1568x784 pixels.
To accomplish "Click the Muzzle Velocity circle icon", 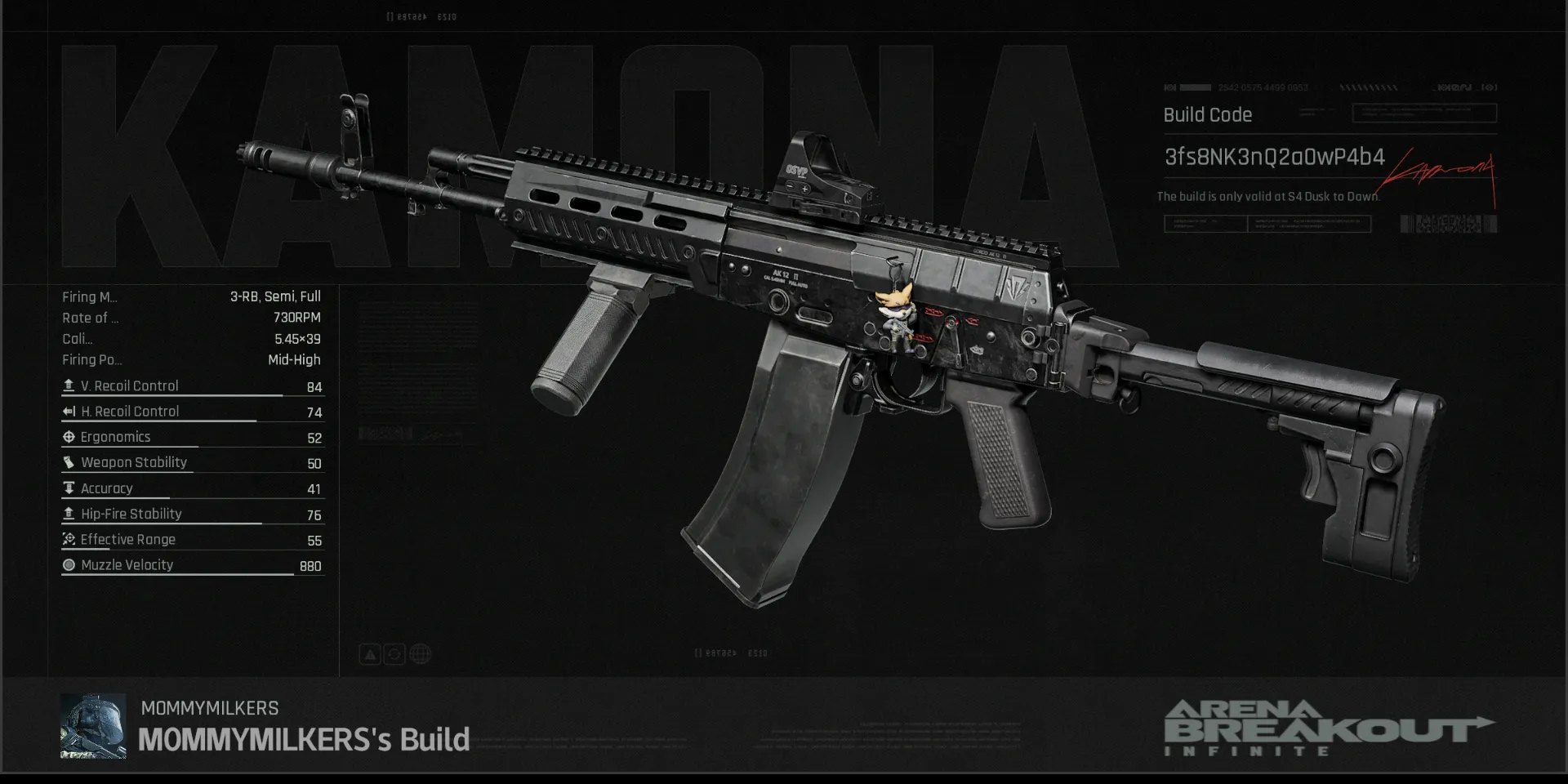I will click(69, 564).
